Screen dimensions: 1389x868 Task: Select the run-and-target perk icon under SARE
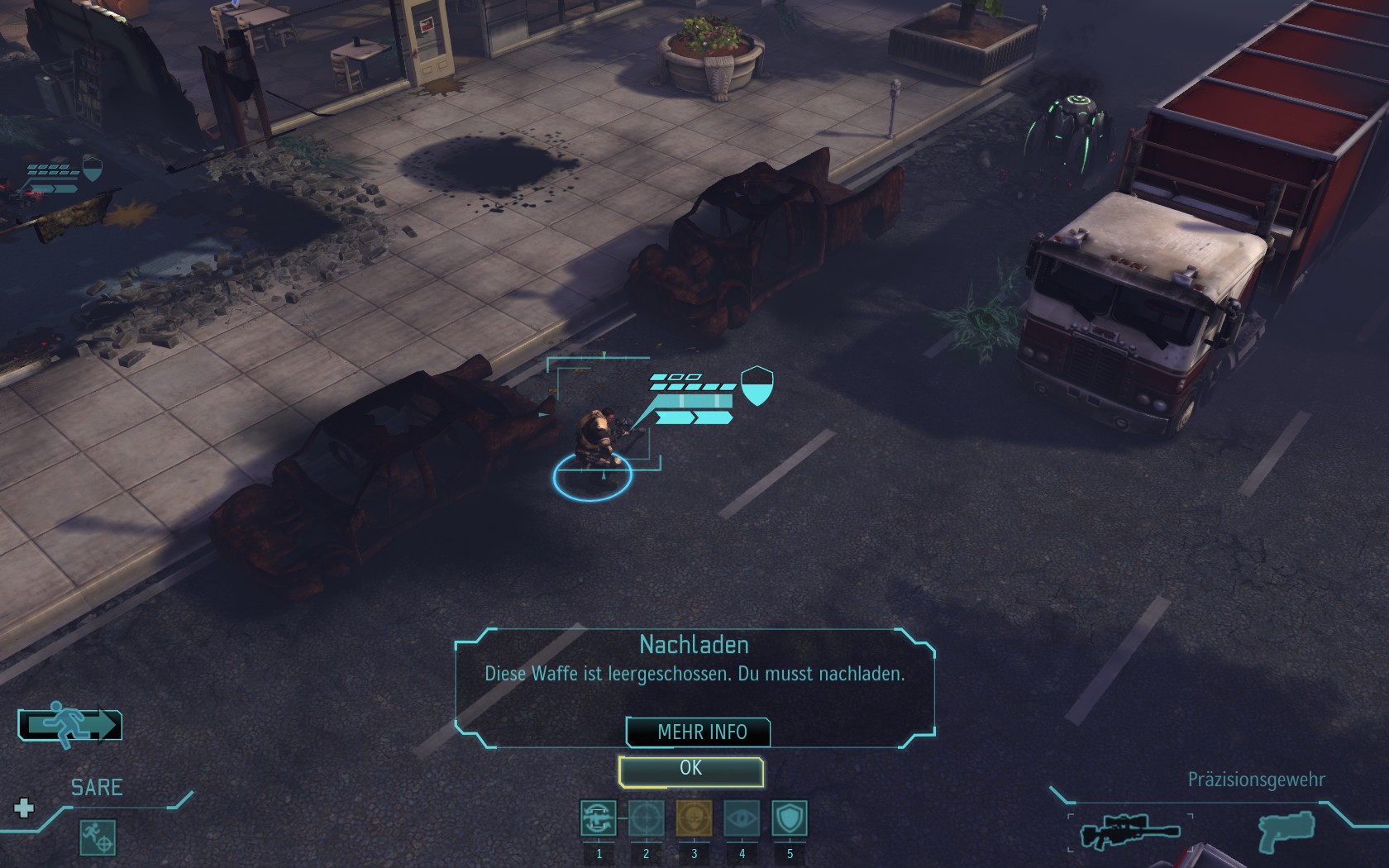point(98,837)
